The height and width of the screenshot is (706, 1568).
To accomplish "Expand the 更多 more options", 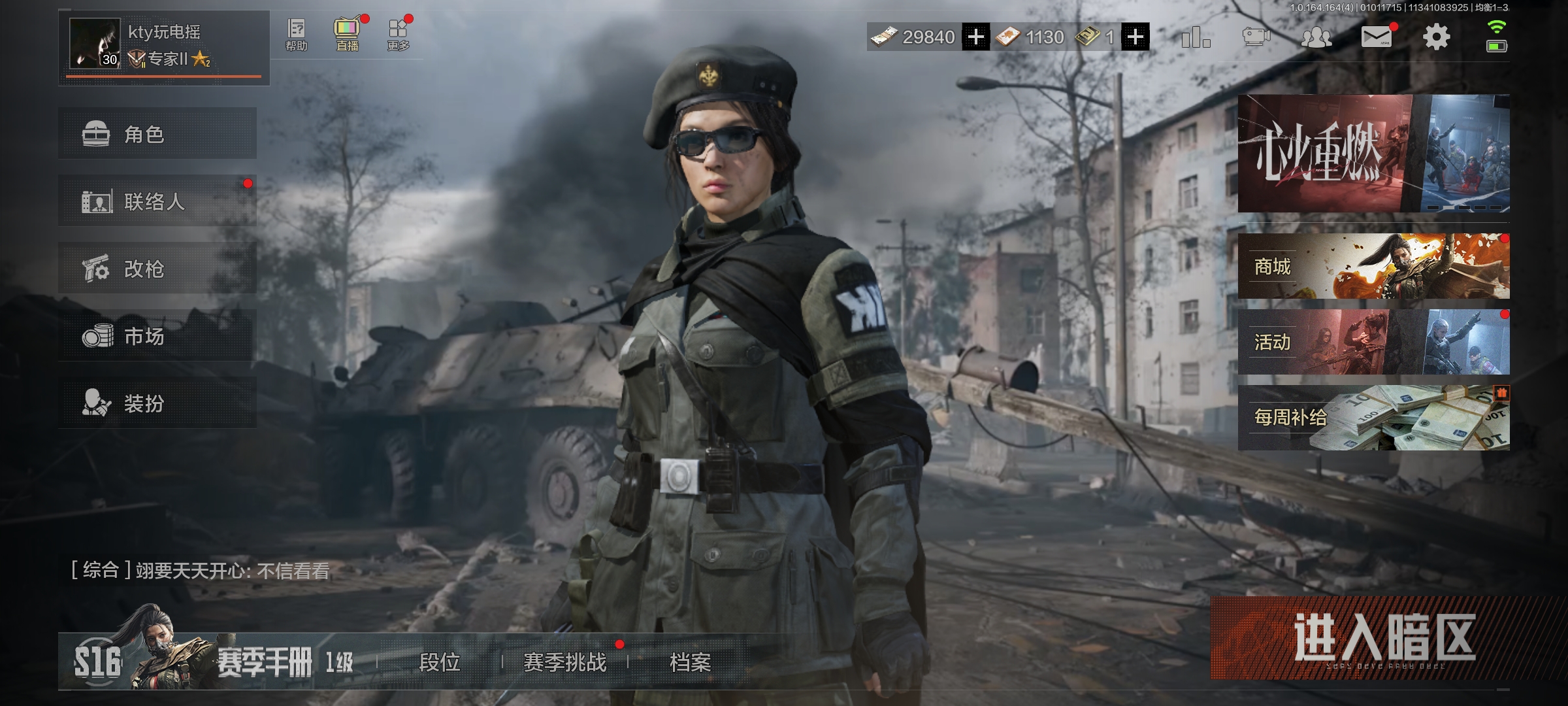I will click(x=398, y=35).
